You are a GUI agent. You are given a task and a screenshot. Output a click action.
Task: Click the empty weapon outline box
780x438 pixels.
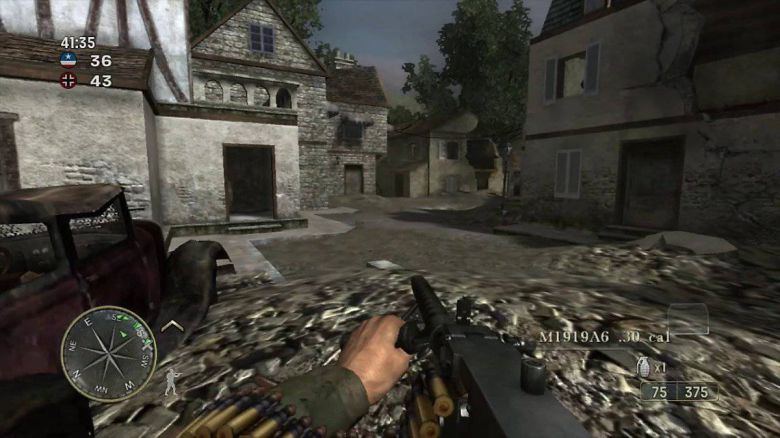pos(688,319)
